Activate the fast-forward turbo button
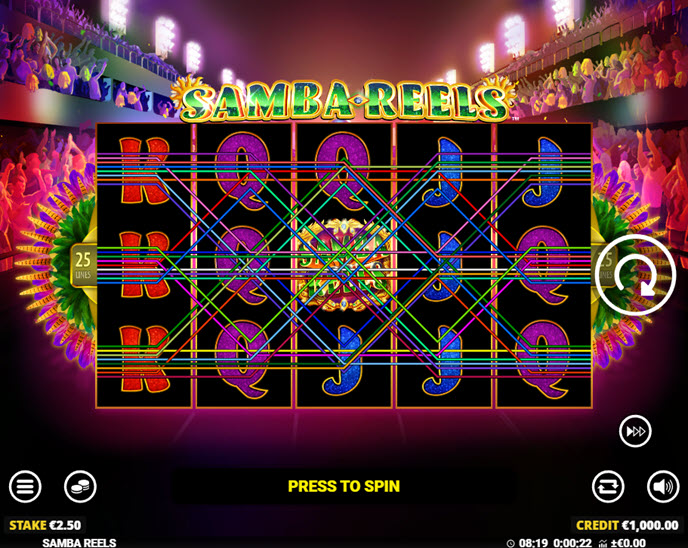688x548 pixels. coord(635,430)
